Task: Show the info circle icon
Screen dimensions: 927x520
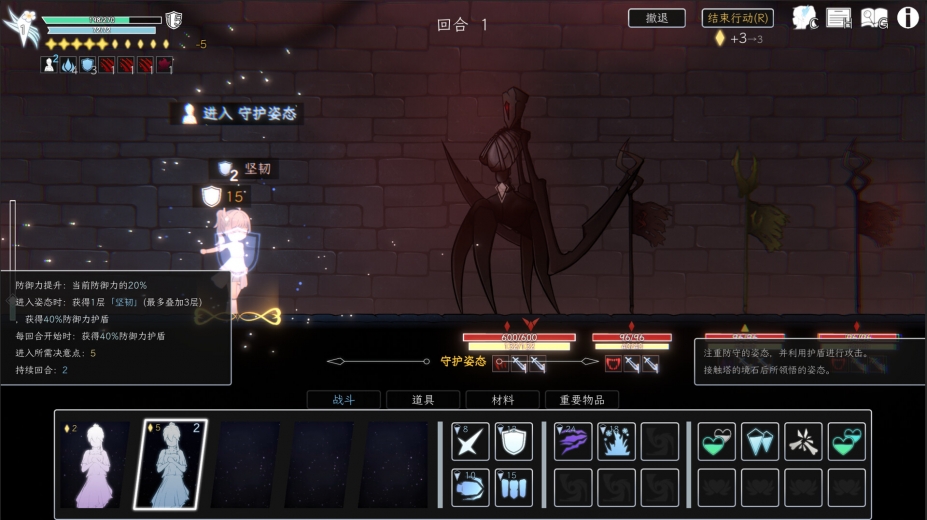Action: point(908,17)
